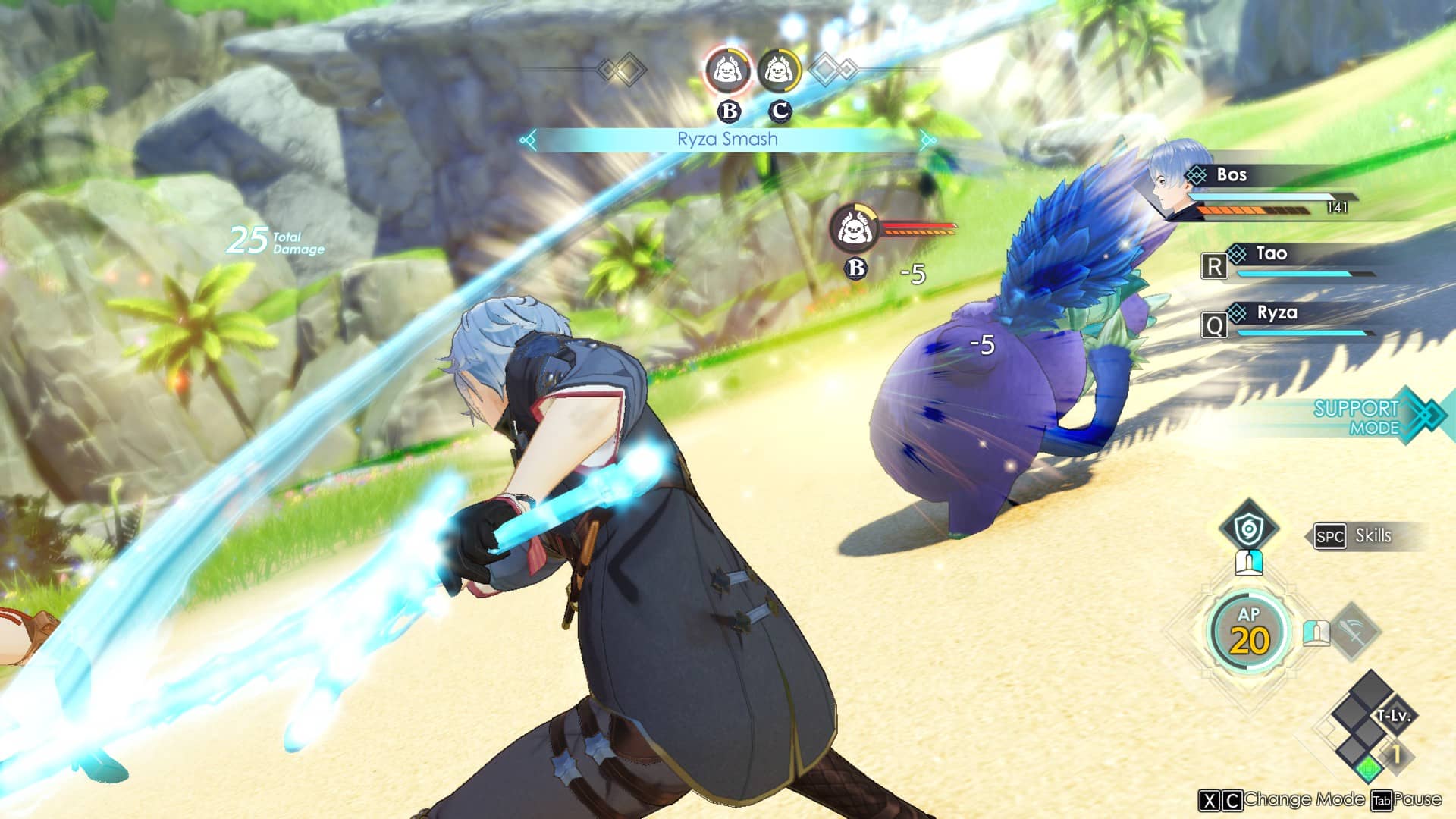Switch to Tao in the party list
This screenshot has width=1456, height=819.
[1271, 254]
